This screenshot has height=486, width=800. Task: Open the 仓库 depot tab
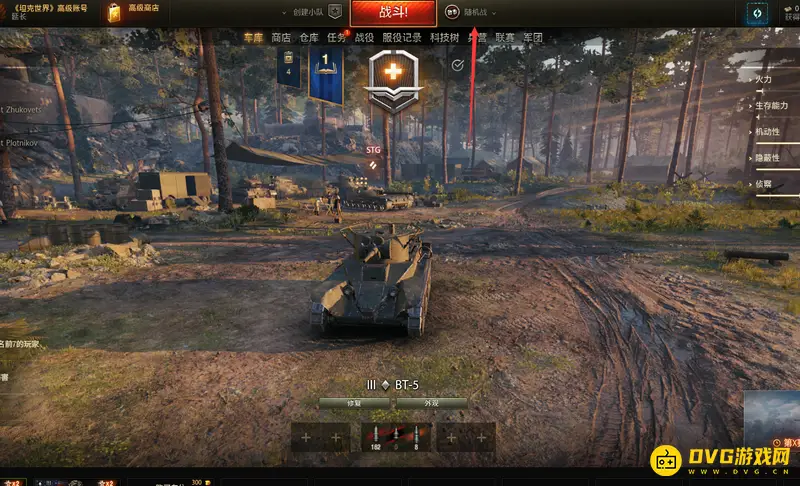tap(309, 37)
